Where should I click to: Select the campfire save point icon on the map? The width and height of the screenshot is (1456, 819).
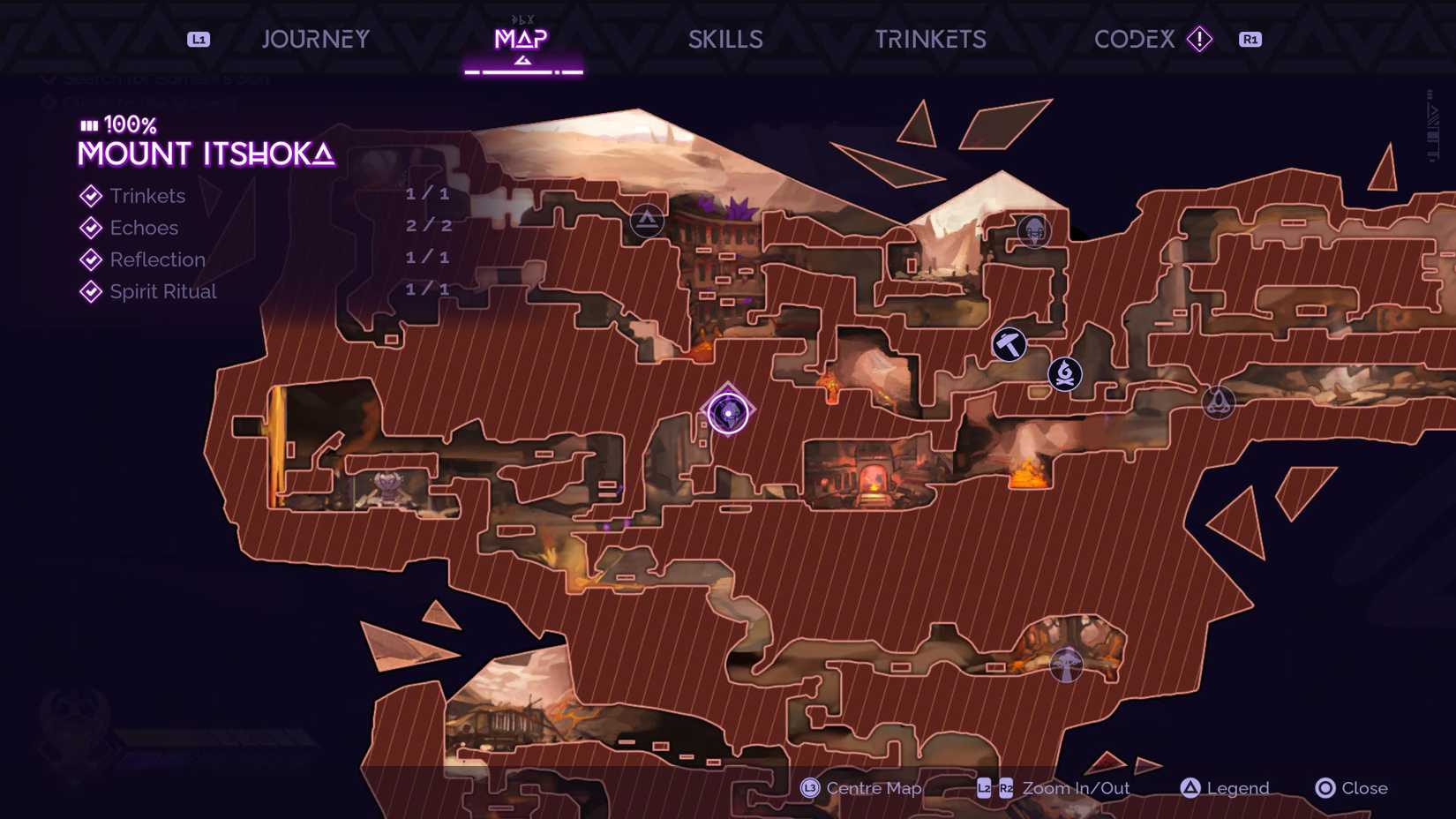tap(1065, 374)
